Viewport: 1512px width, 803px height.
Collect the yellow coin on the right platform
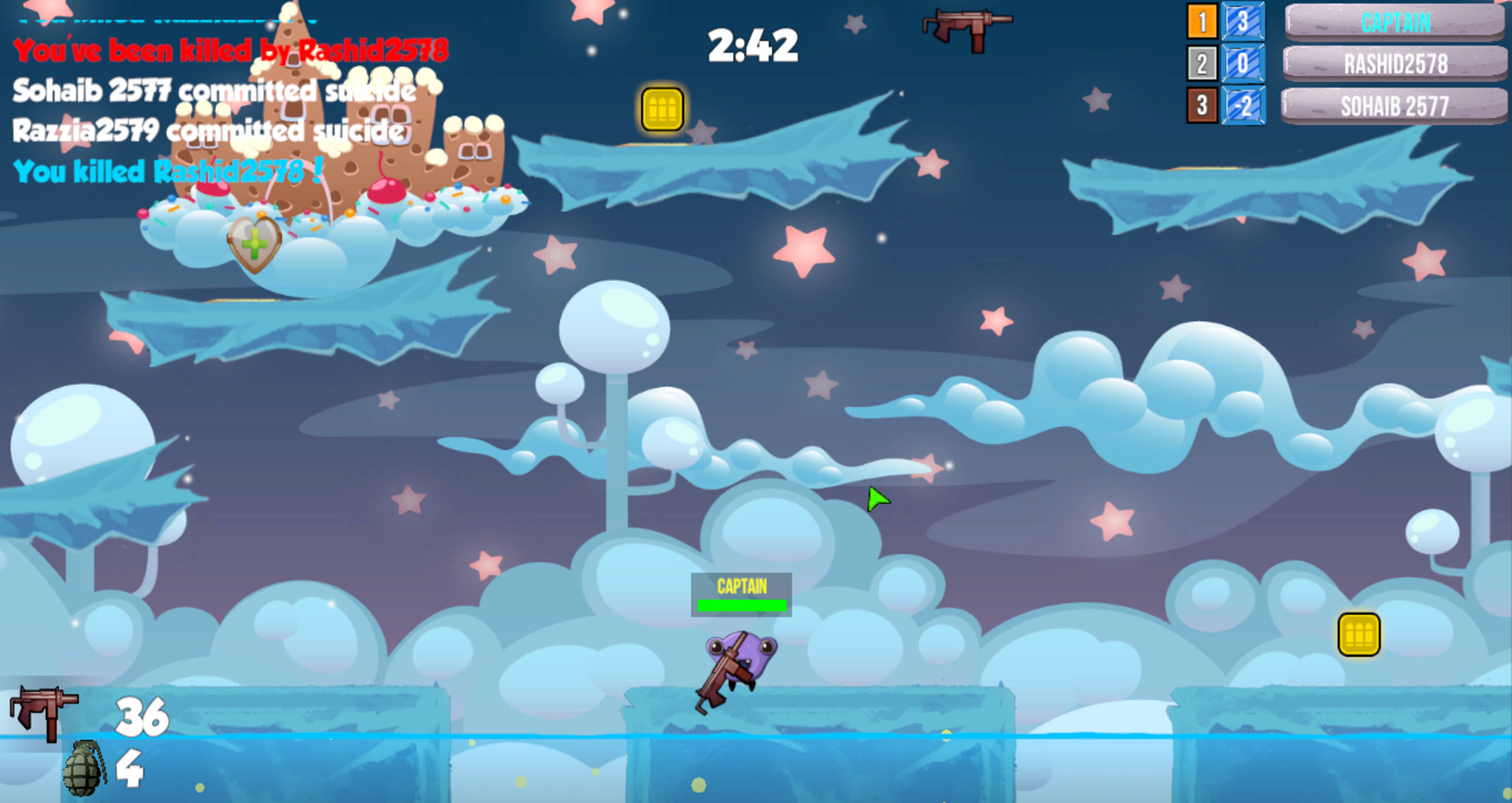(1358, 632)
